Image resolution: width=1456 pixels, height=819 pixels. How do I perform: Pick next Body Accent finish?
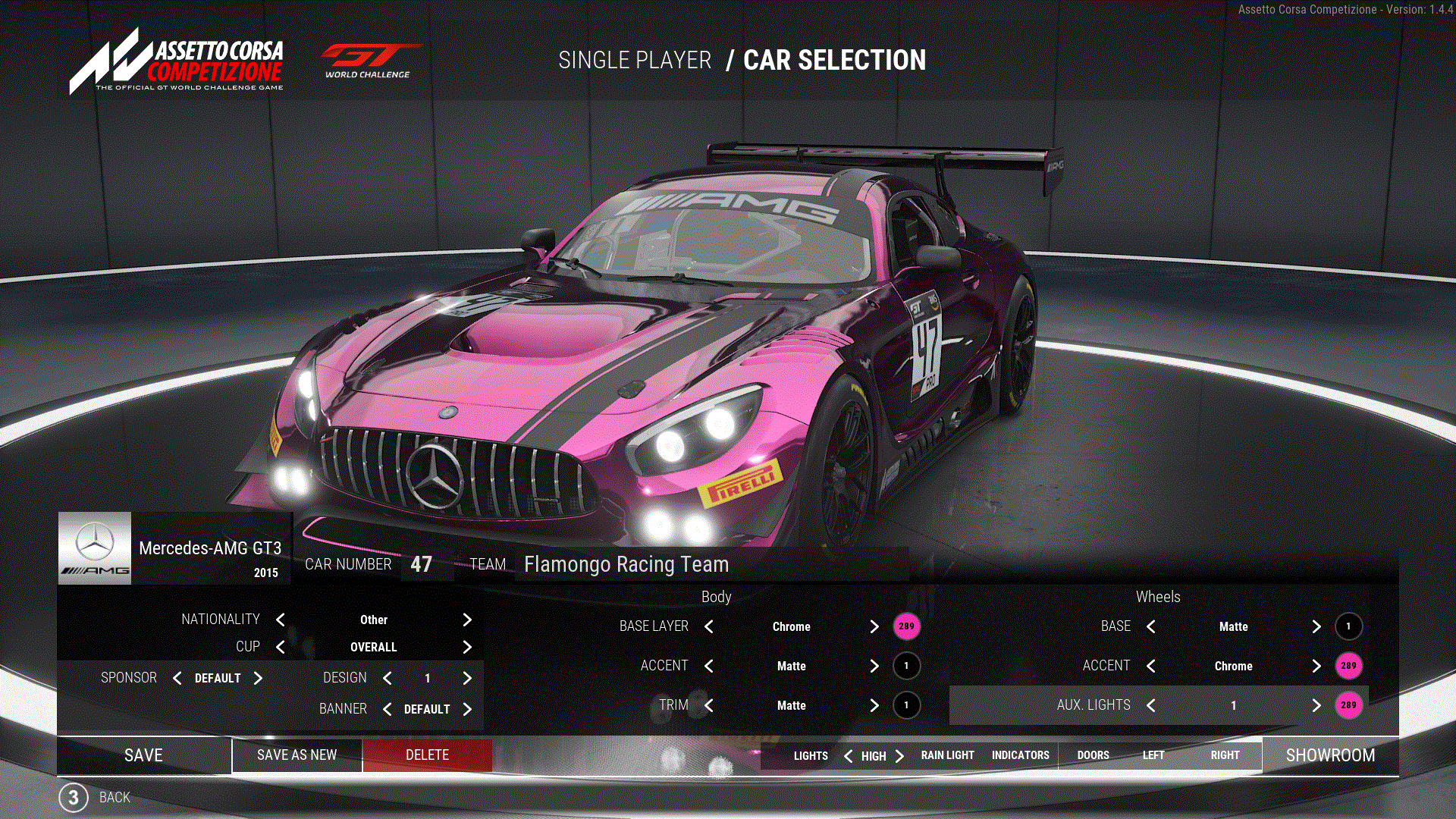pos(874,666)
